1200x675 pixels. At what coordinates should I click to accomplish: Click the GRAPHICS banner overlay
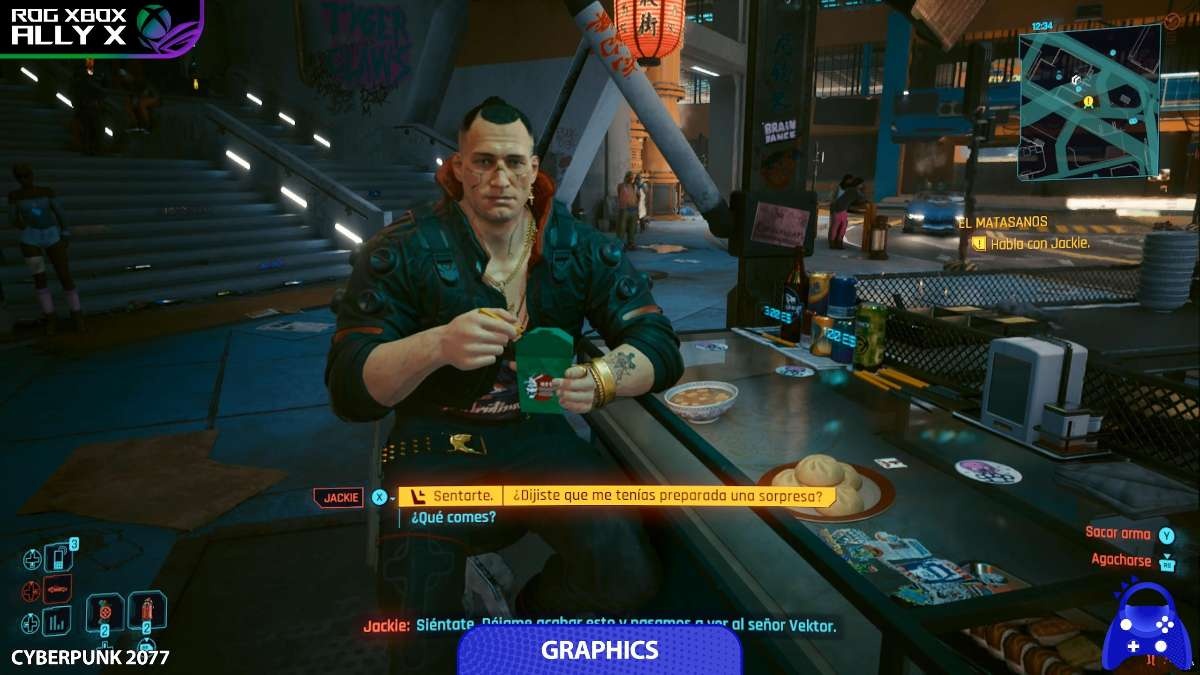click(599, 650)
